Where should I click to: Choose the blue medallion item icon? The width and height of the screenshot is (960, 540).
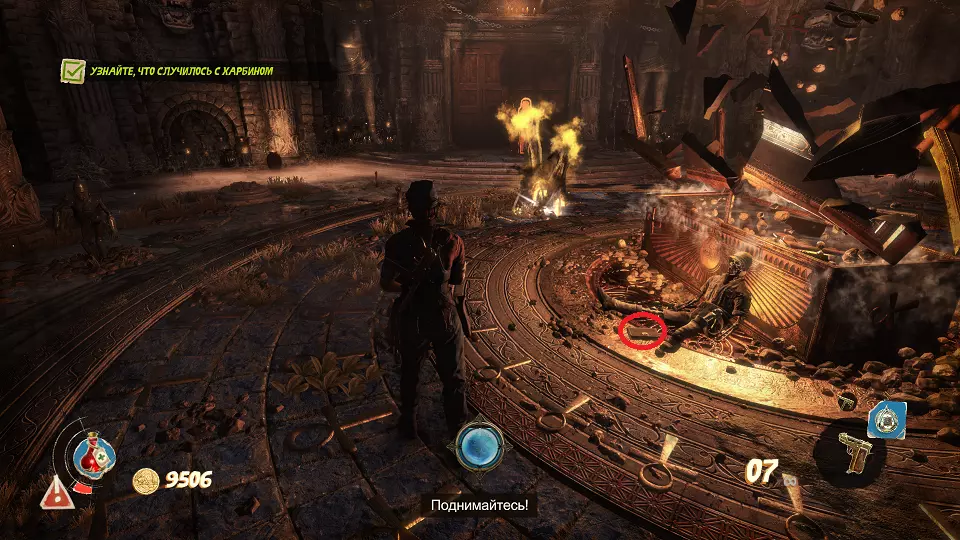[887, 421]
